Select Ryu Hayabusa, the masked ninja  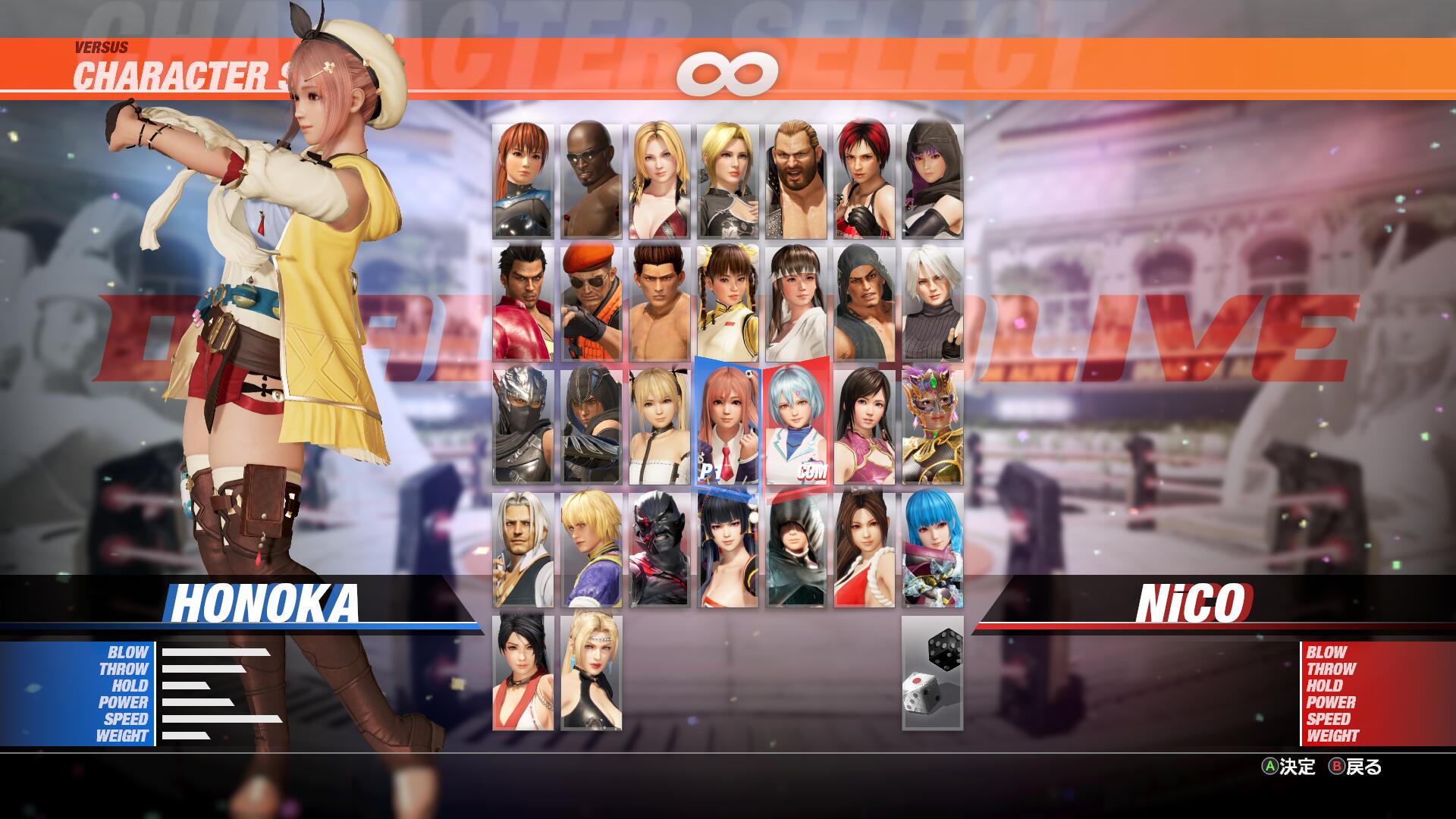[x=522, y=426]
